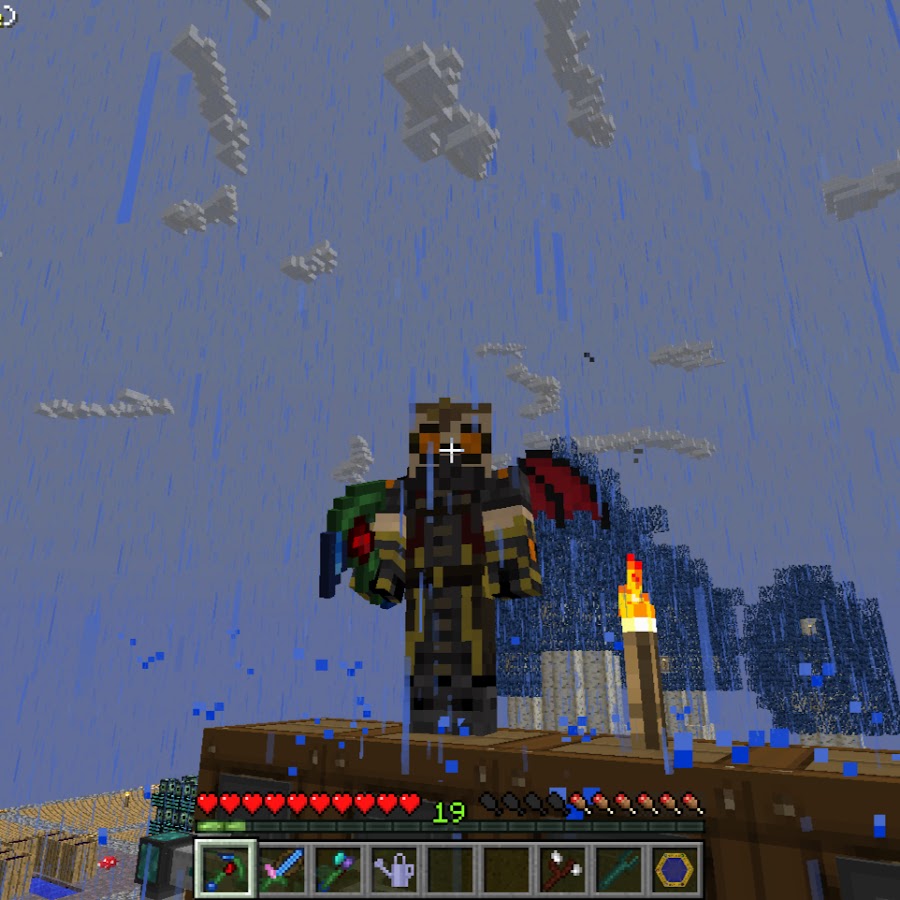Image resolution: width=900 pixels, height=900 pixels.
Task: Select the teal and purple gem tool
Action: click(338, 868)
